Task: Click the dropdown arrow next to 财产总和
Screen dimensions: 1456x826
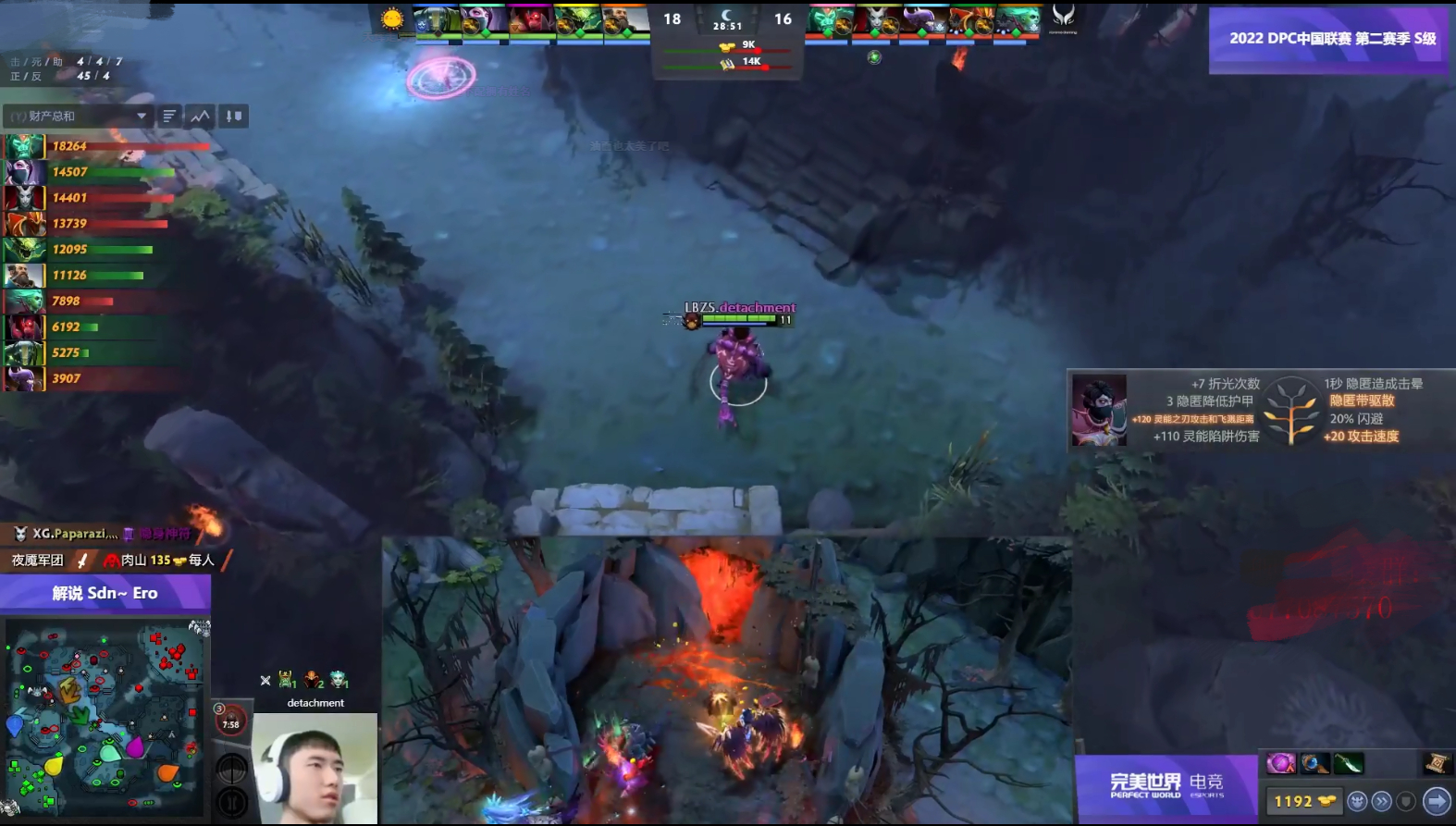Action: [142, 116]
